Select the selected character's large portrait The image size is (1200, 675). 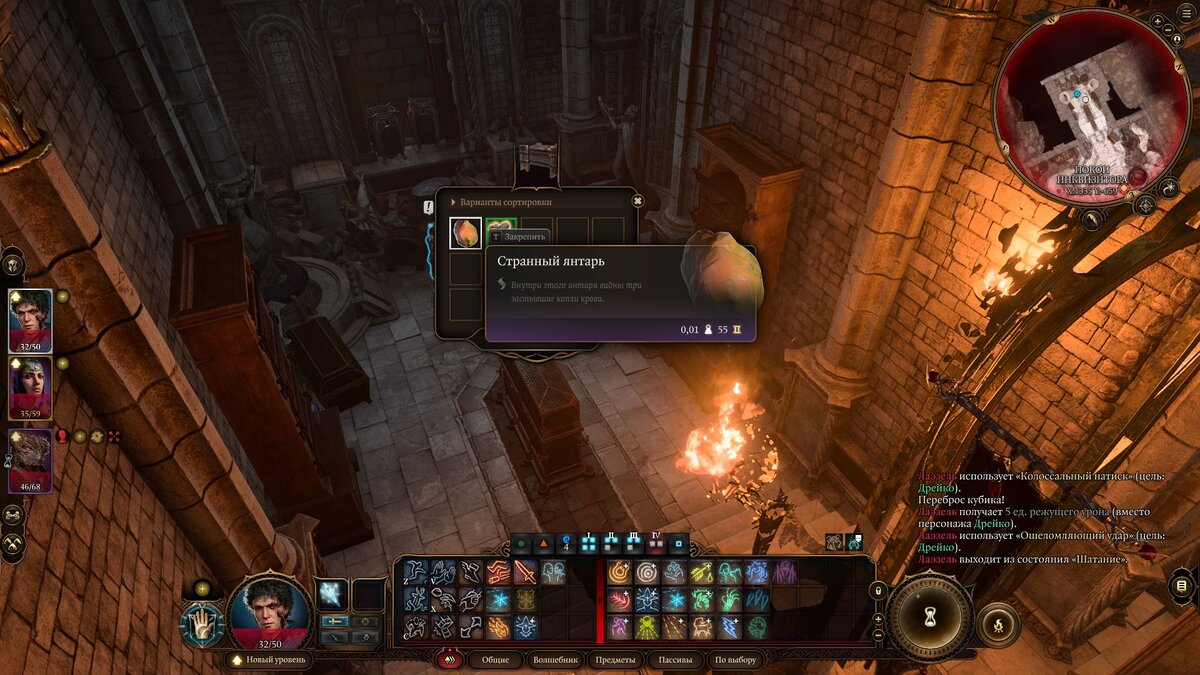point(268,612)
